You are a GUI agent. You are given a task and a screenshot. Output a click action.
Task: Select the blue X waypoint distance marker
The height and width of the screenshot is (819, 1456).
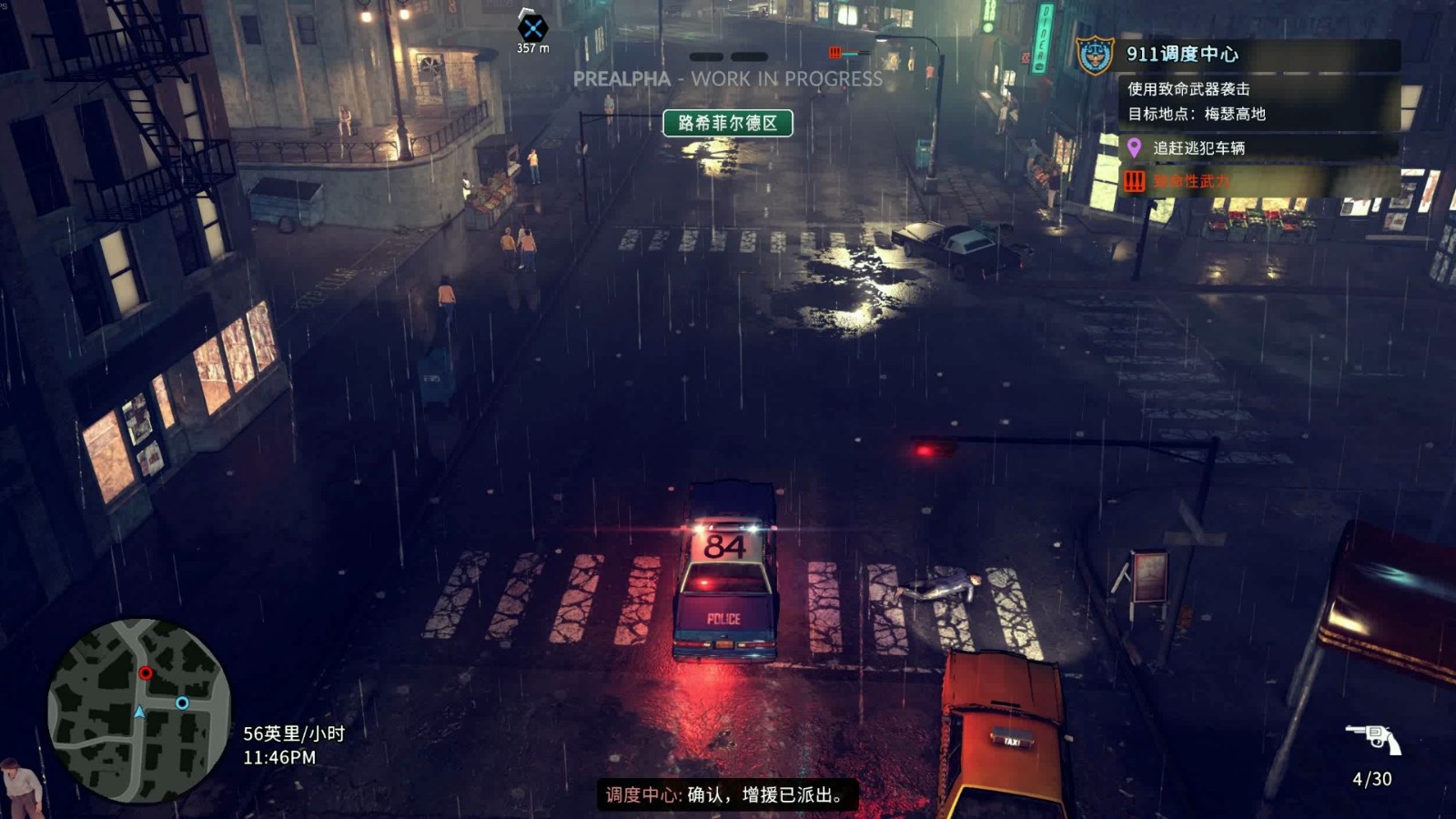click(x=532, y=27)
